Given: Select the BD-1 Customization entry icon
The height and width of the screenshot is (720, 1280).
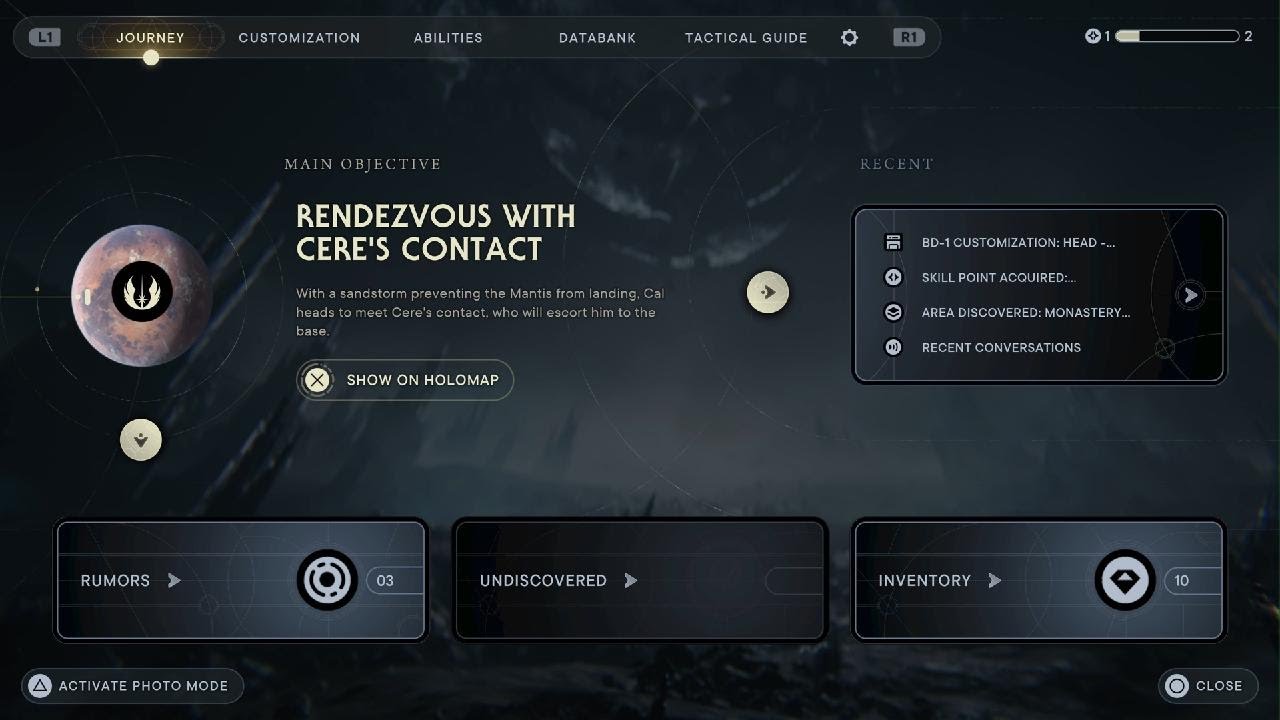Looking at the screenshot, I should point(893,242).
